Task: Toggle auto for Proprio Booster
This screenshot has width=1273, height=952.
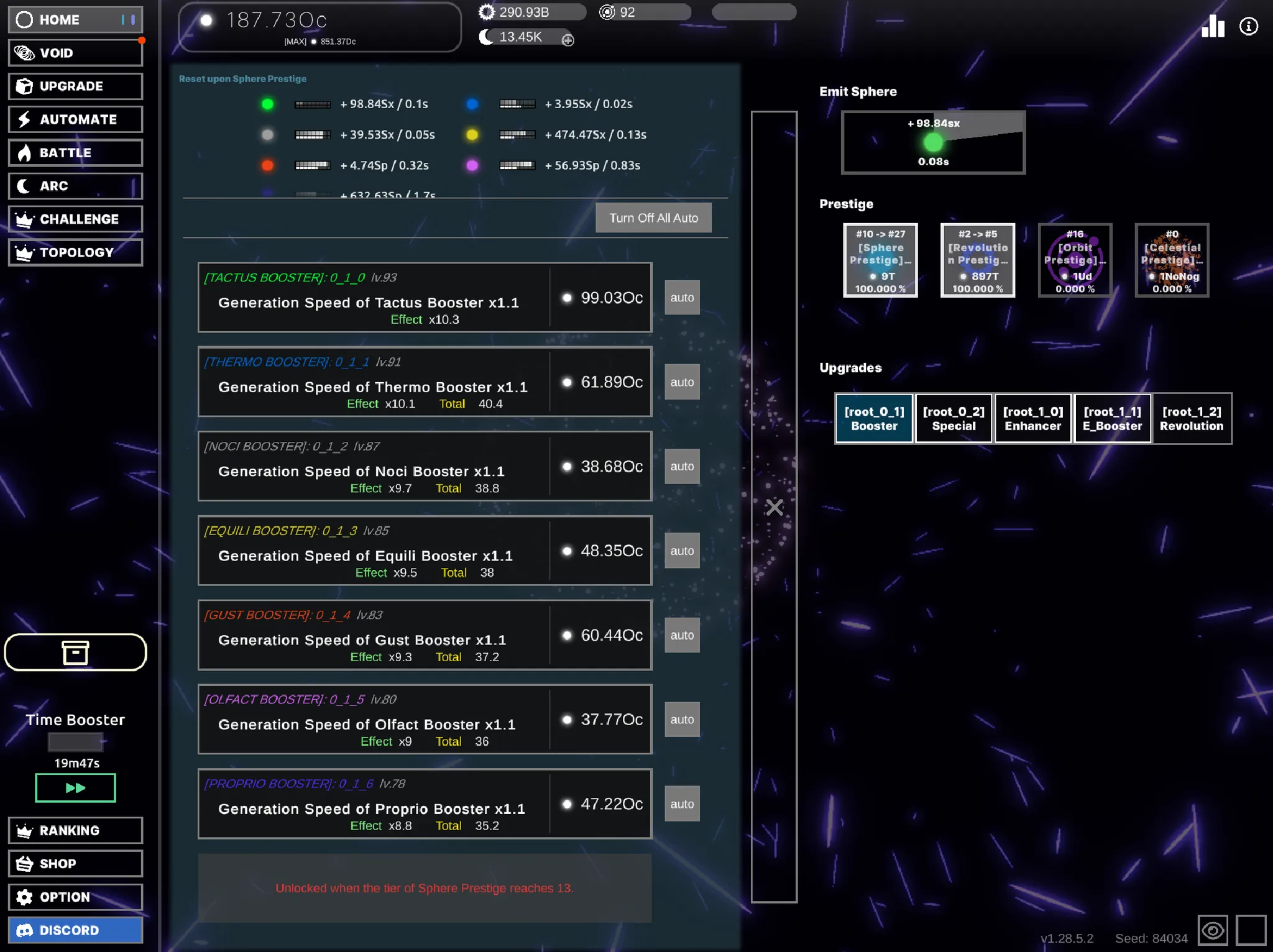Action: tap(682, 803)
